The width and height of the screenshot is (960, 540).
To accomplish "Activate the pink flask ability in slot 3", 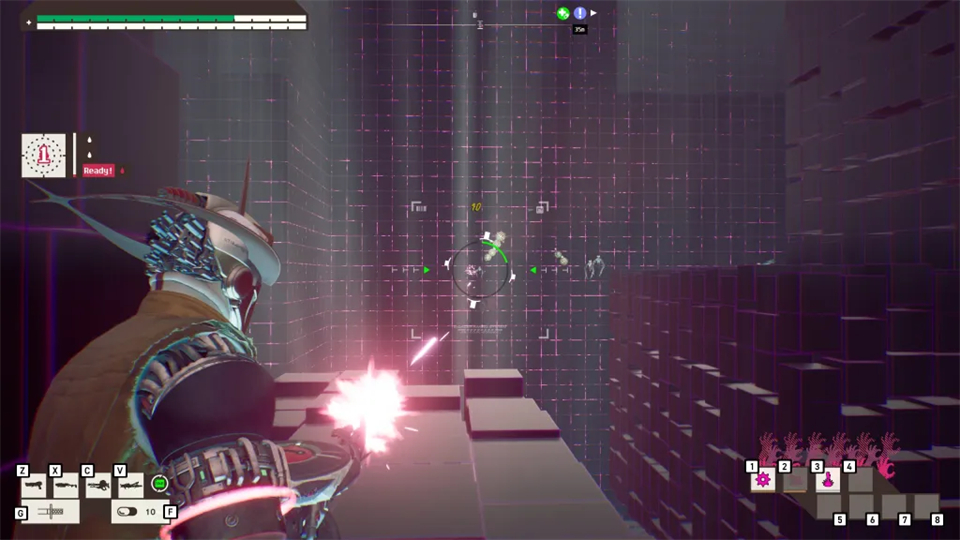I will [828, 480].
